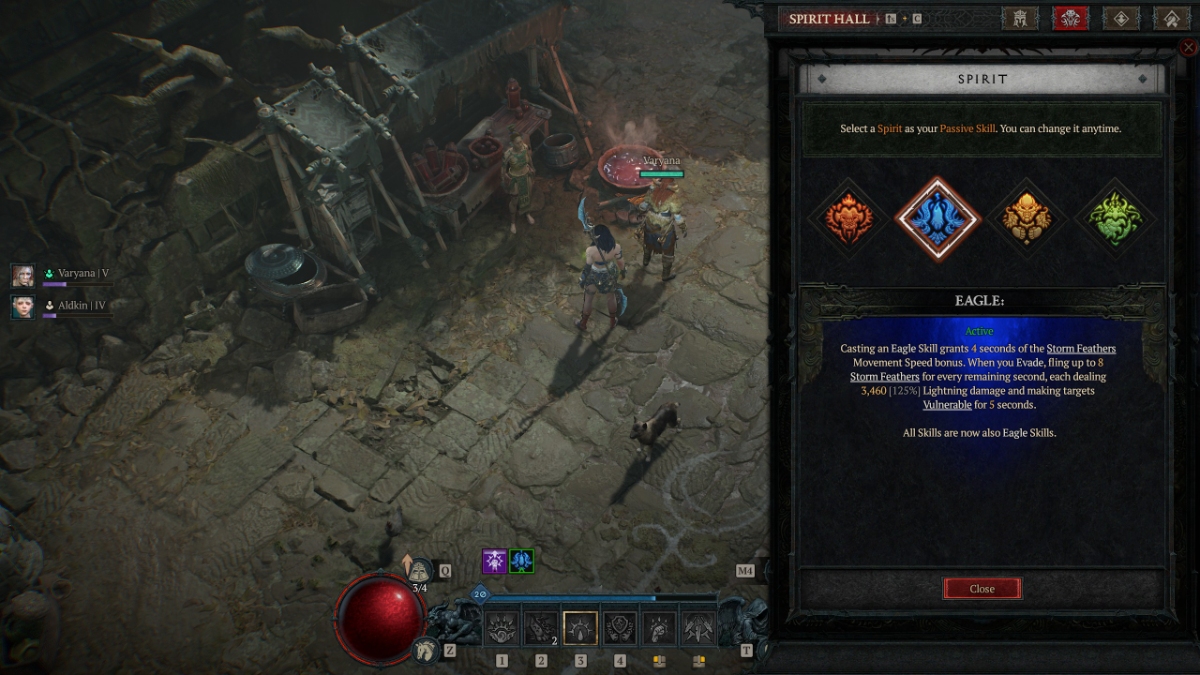1200x675 pixels.
Task: Open the diamond arrows skills tab
Action: (1121, 18)
